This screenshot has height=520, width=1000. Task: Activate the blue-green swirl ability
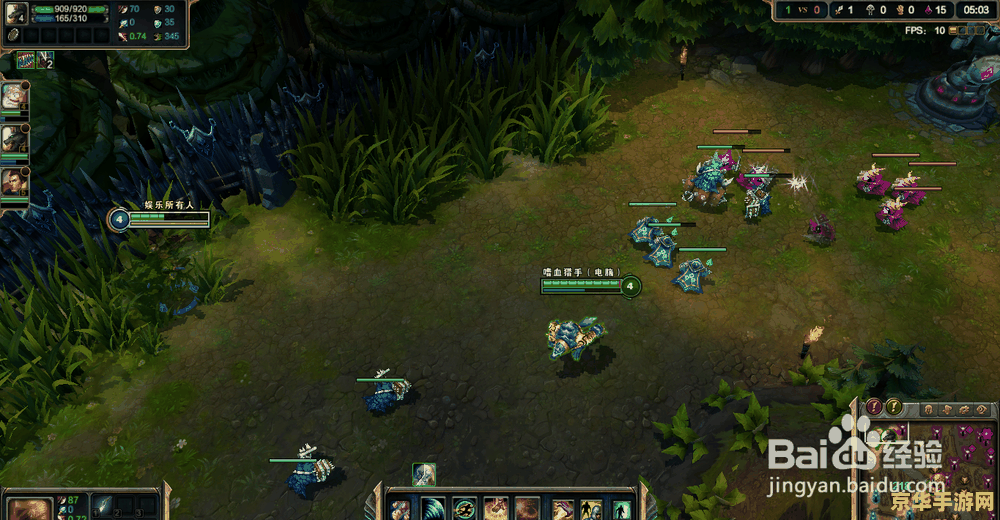coord(433,509)
